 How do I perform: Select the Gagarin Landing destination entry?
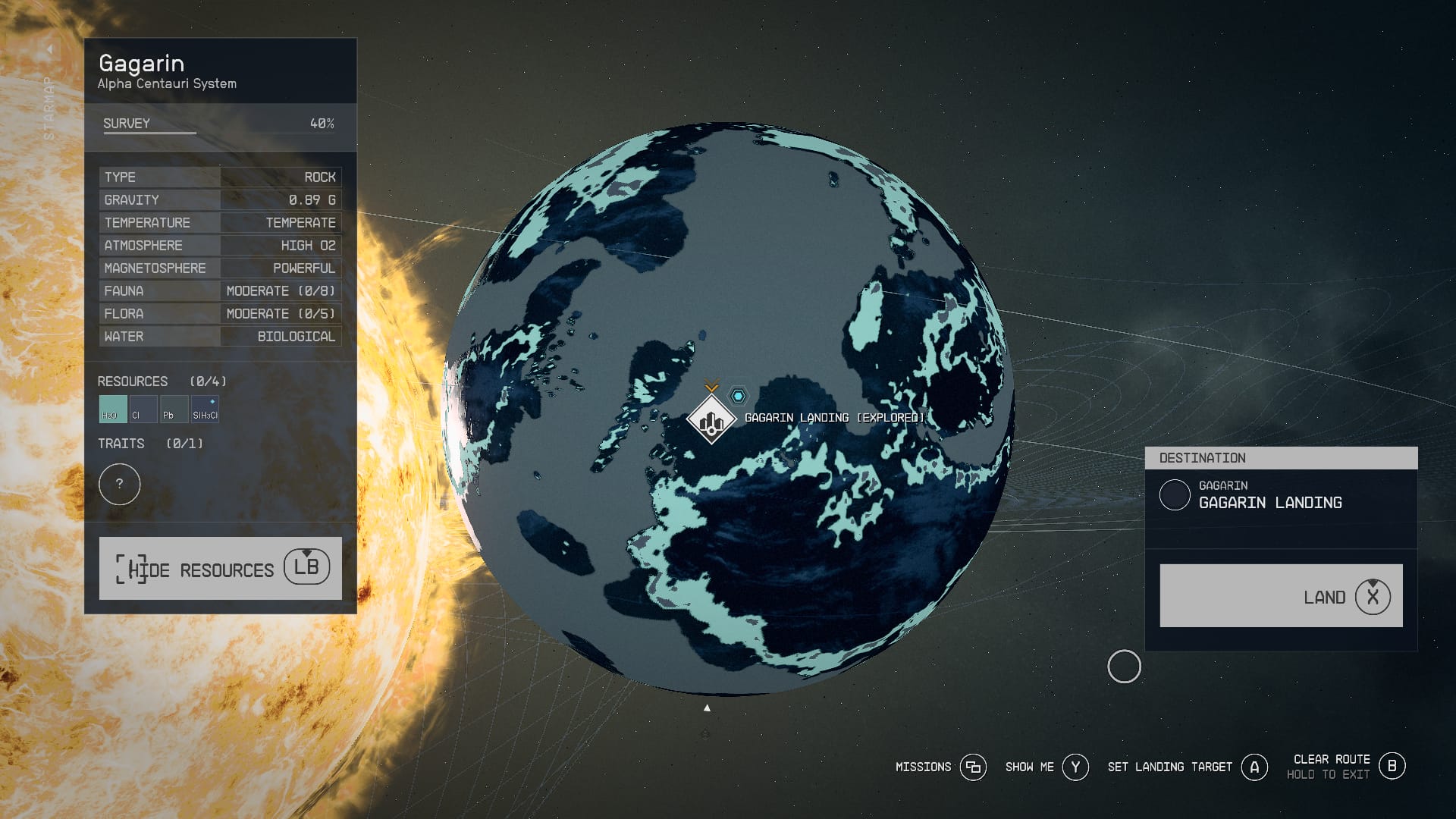click(x=1270, y=495)
